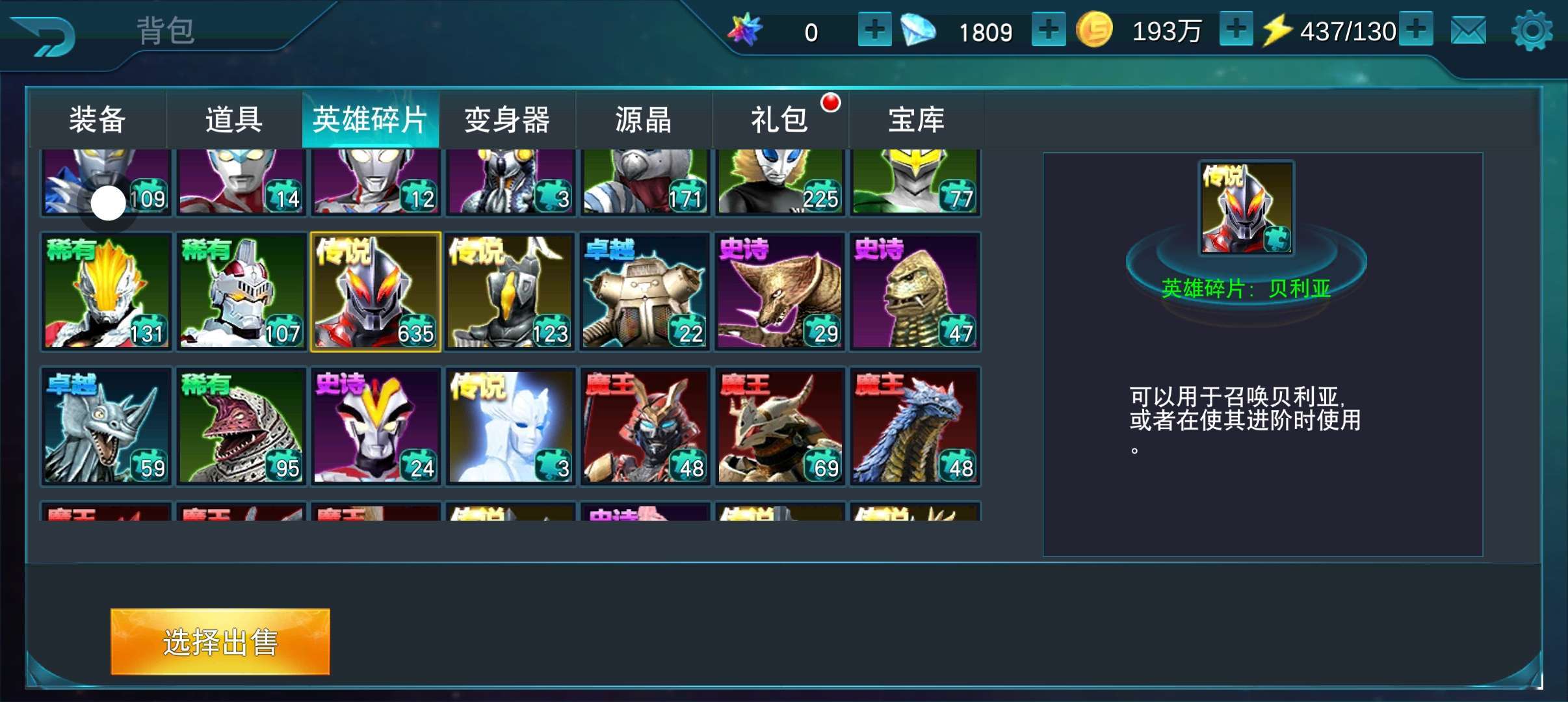Switch to the 装备 tab

[98, 120]
